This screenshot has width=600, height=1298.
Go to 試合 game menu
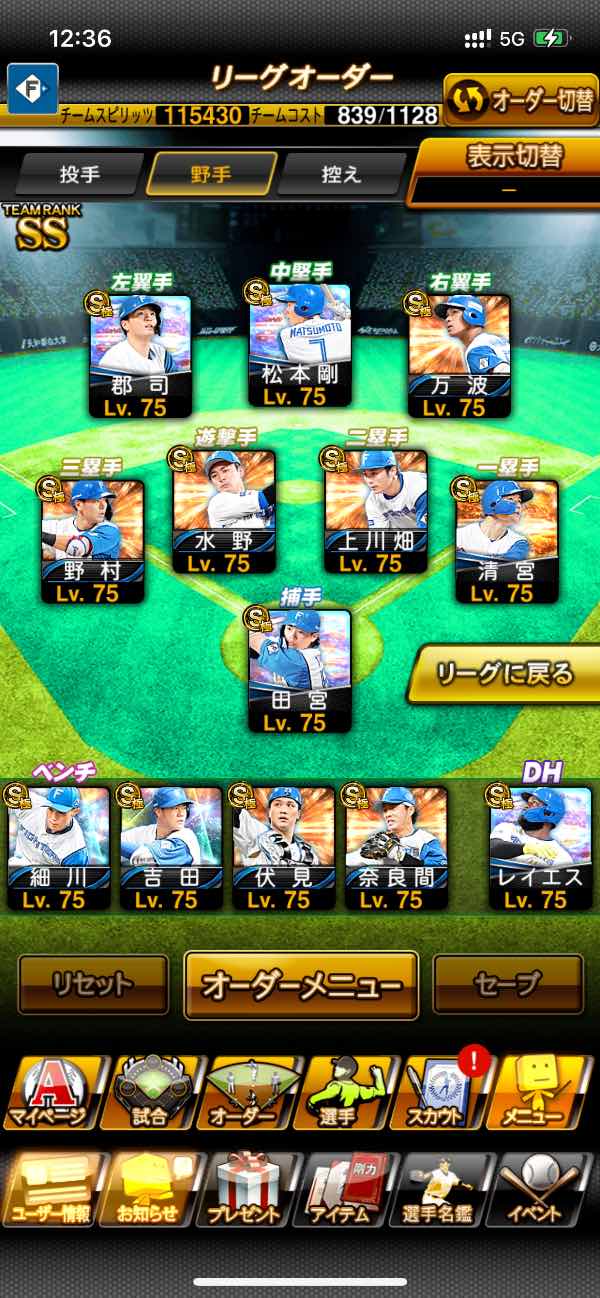(149, 1092)
